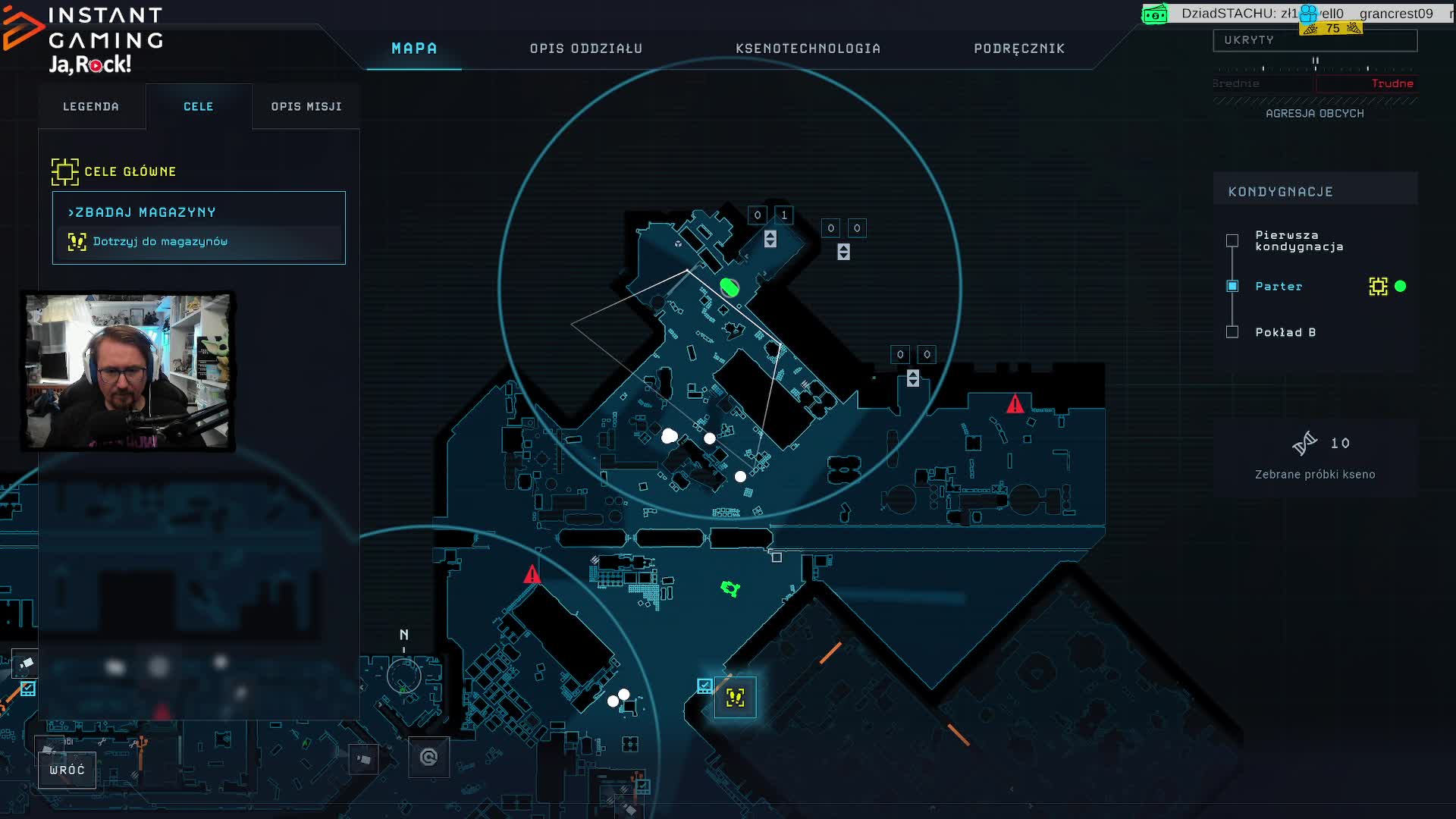Select the yellow objective marker on map

click(x=735, y=698)
